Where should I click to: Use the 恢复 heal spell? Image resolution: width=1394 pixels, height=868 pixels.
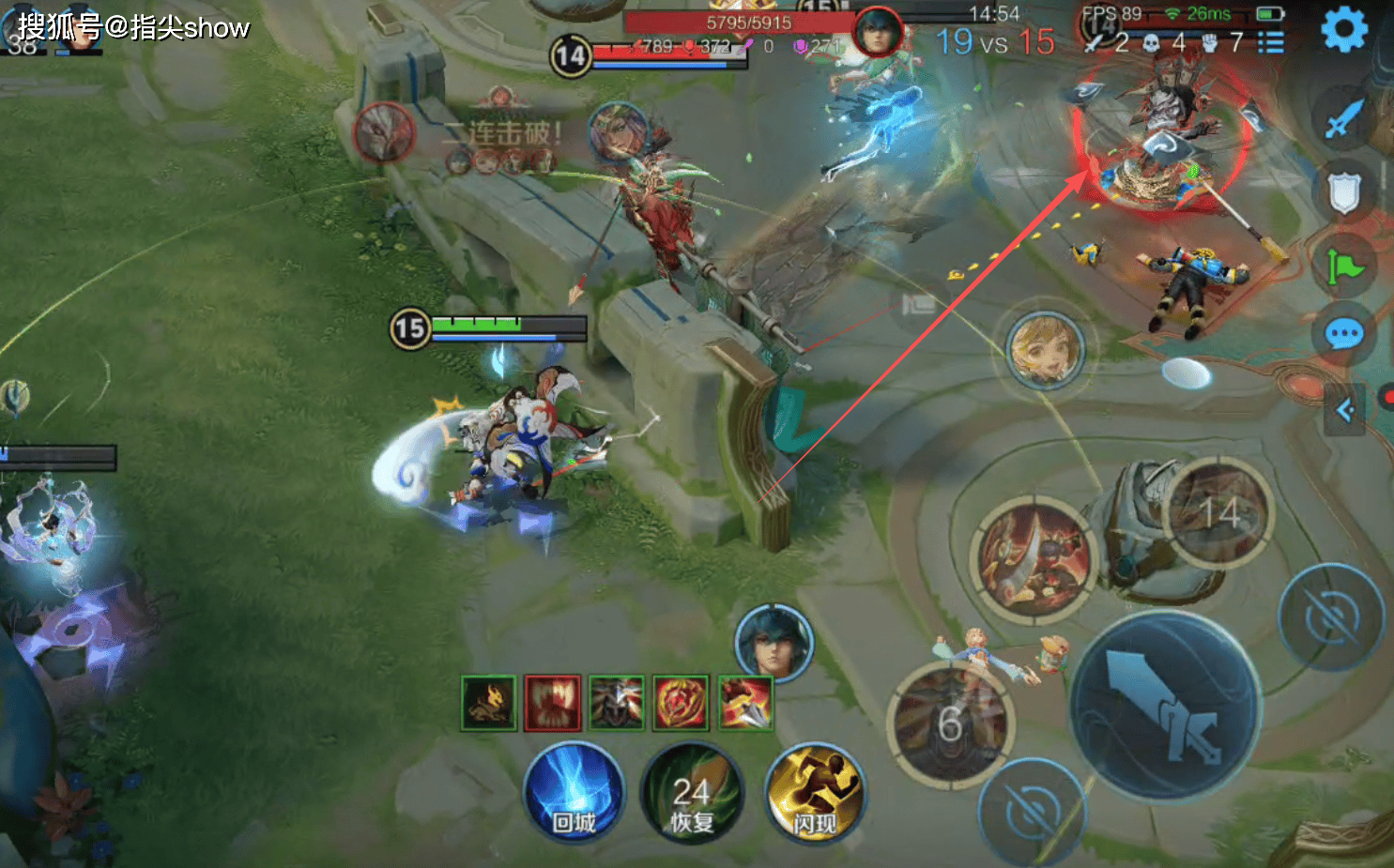[x=692, y=791]
